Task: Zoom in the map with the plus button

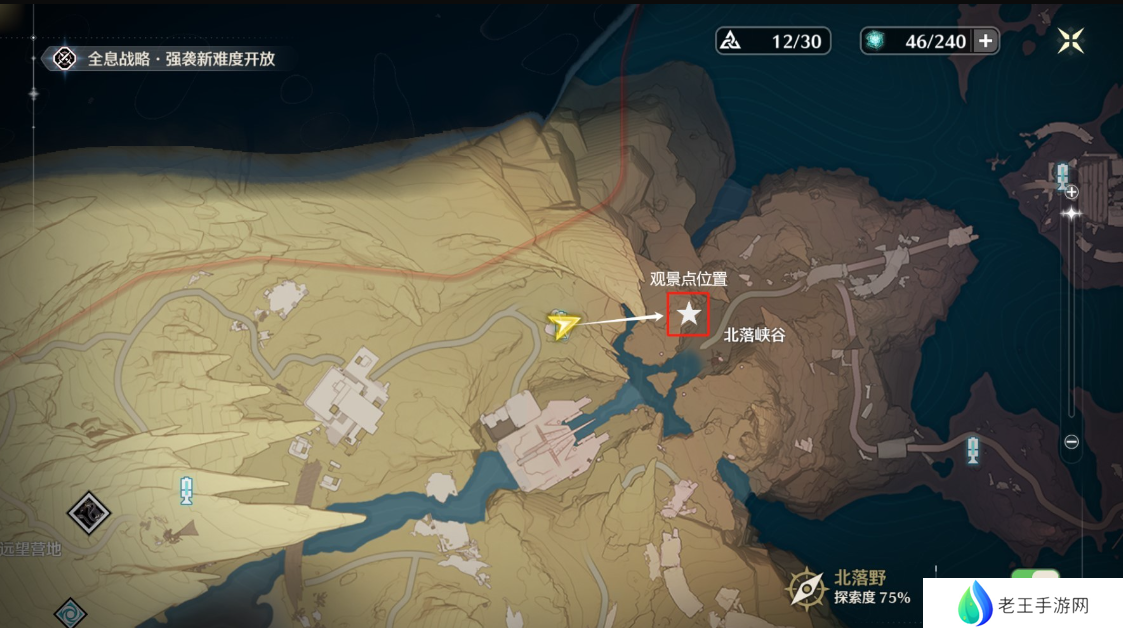Action: pyautogui.click(x=1071, y=192)
